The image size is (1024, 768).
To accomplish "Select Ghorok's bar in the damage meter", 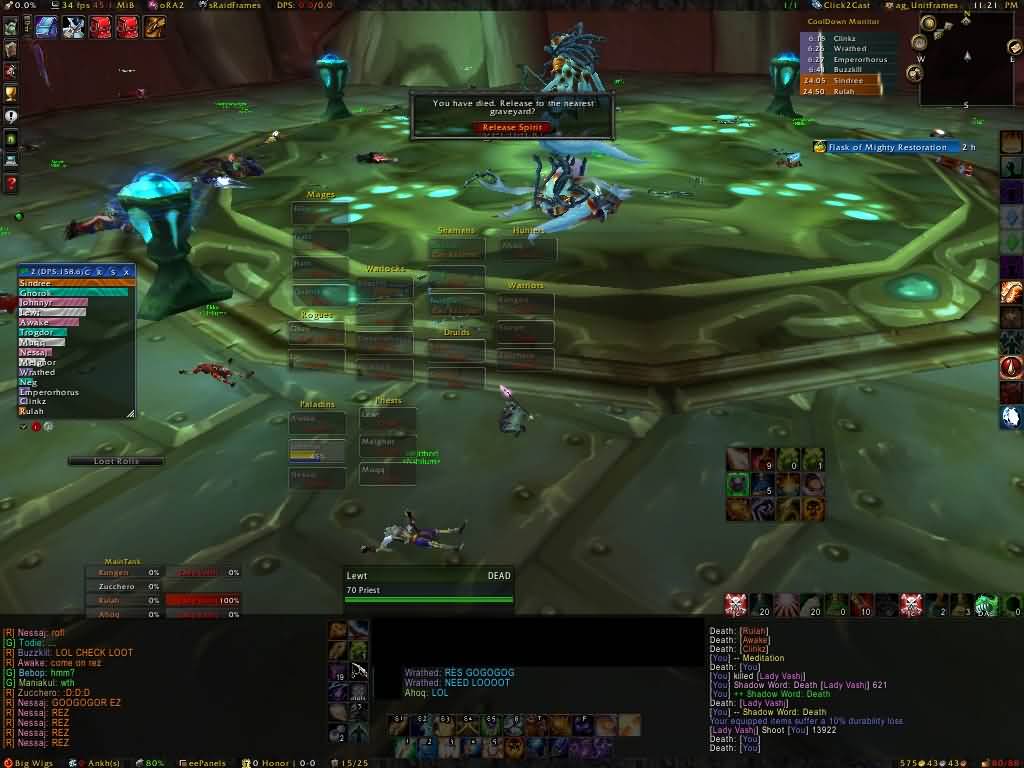I will pos(76,293).
